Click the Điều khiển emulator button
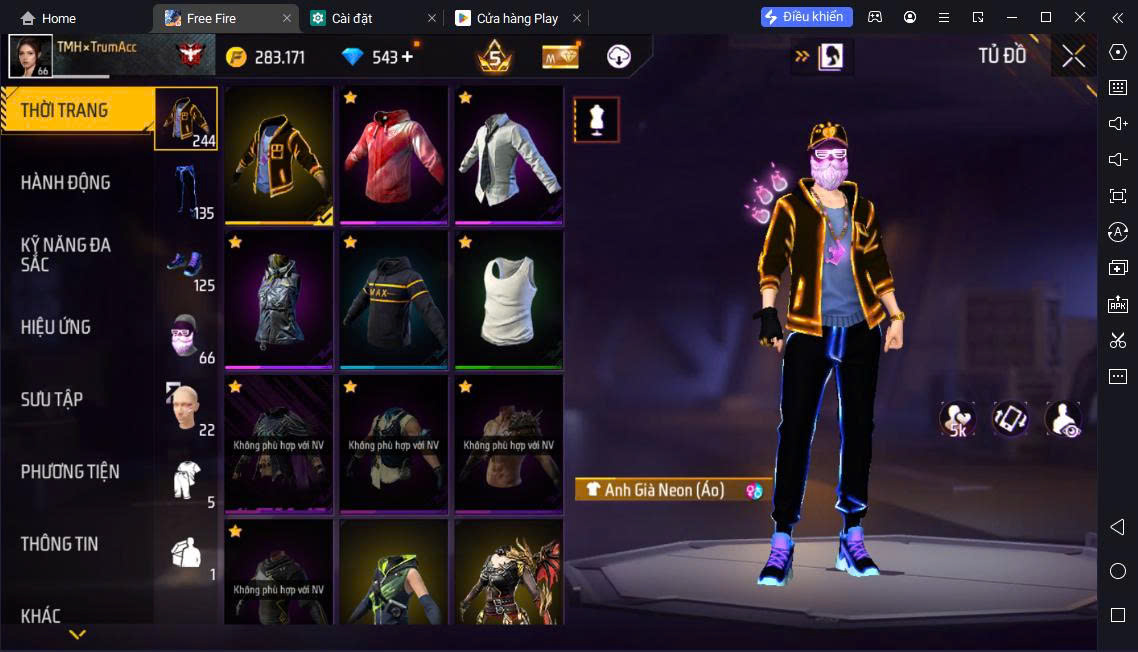This screenshot has height=652, width=1138. point(806,17)
